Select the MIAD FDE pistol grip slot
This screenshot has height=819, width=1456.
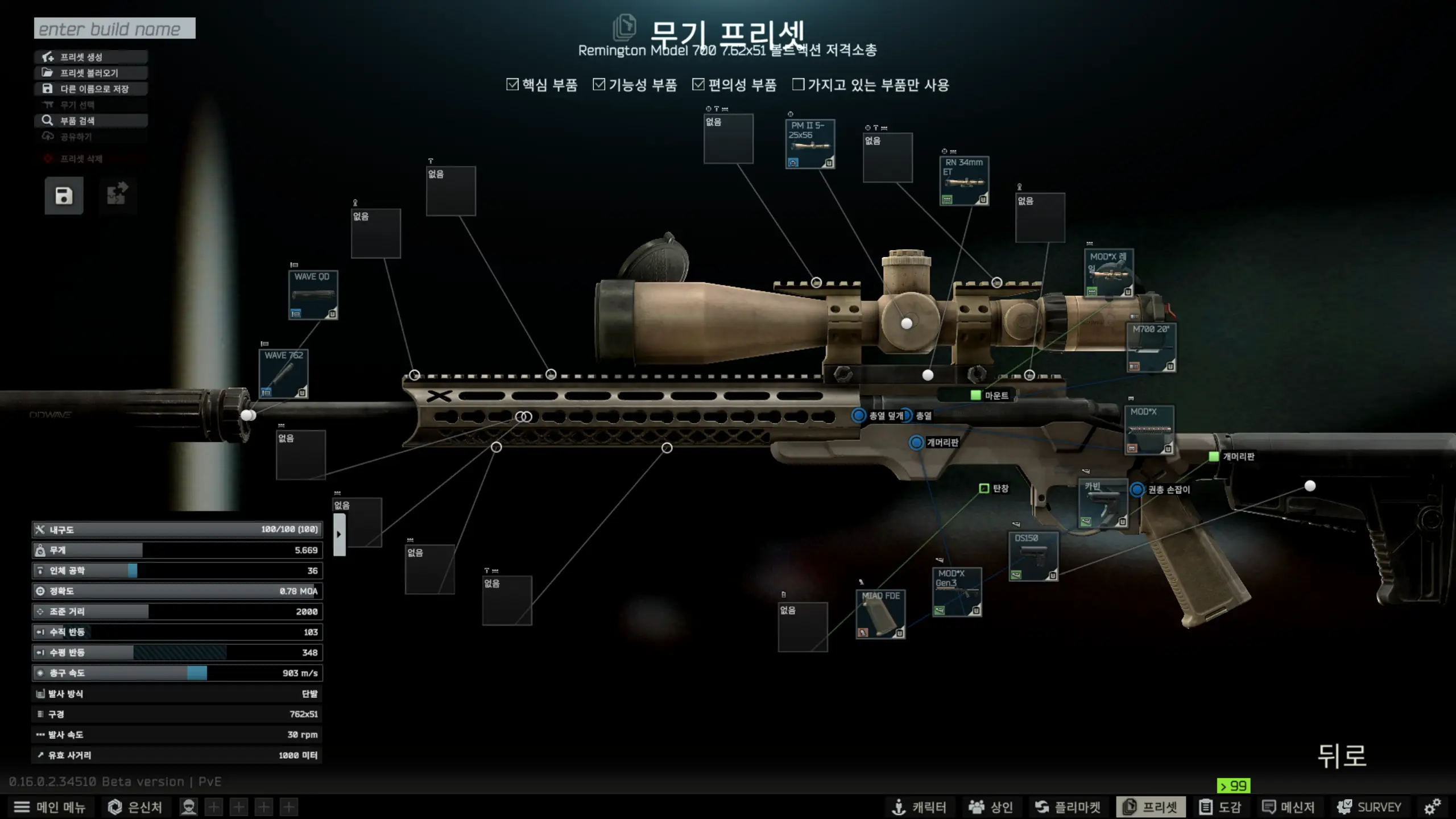coord(880,614)
